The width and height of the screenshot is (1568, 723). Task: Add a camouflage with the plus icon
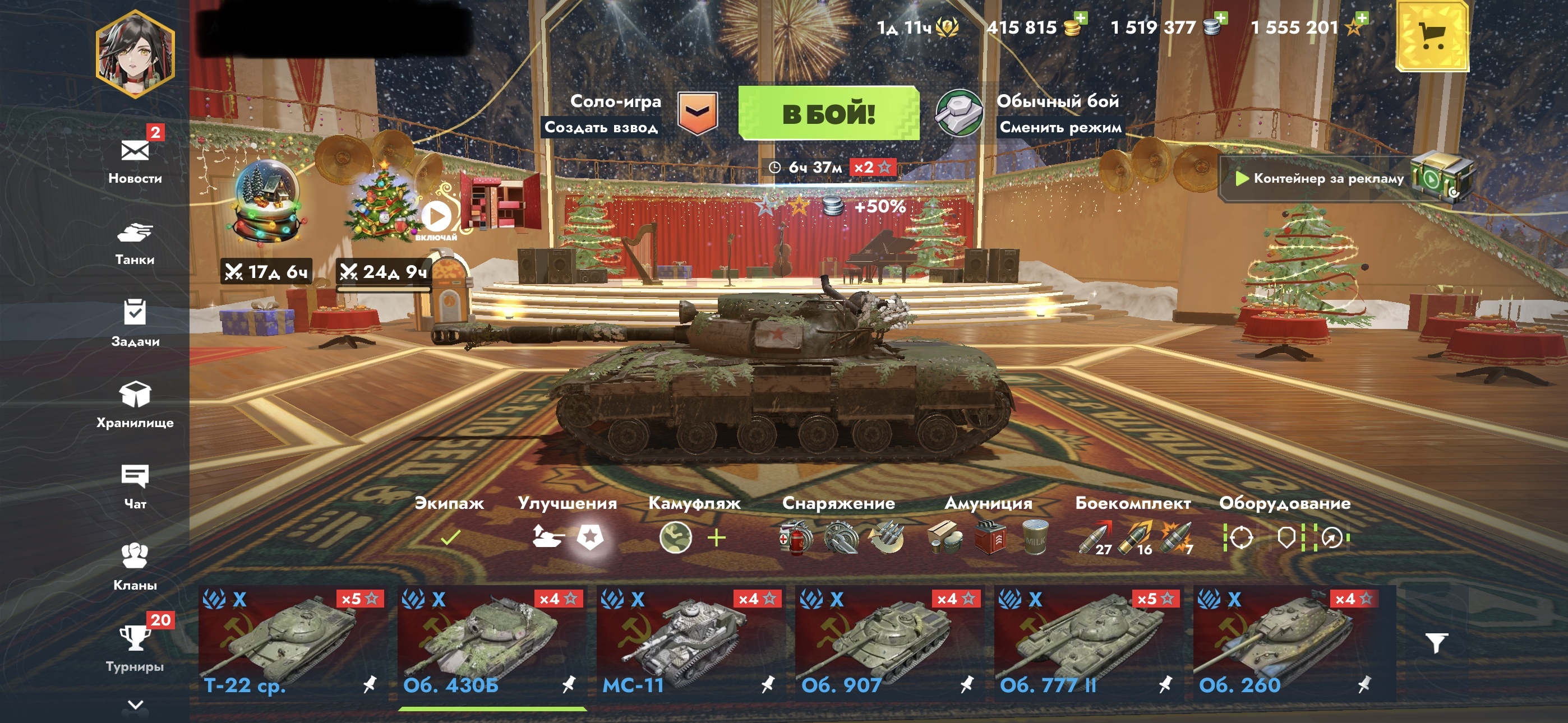[717, 538]
